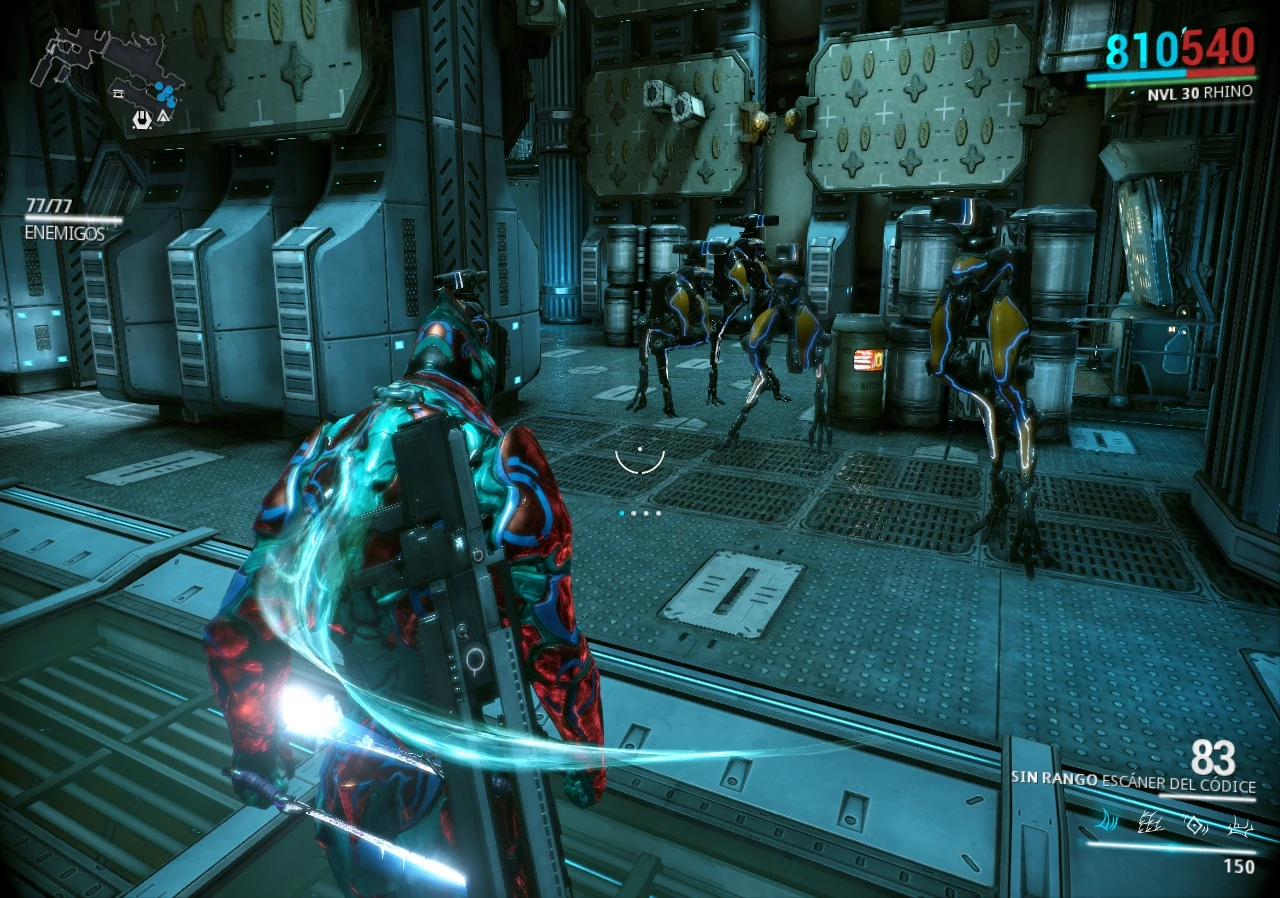Click the hexagonal marker on the minimap
This screenshot has width=1280, height=898.
pyautogui.click(x=143, y=120)
